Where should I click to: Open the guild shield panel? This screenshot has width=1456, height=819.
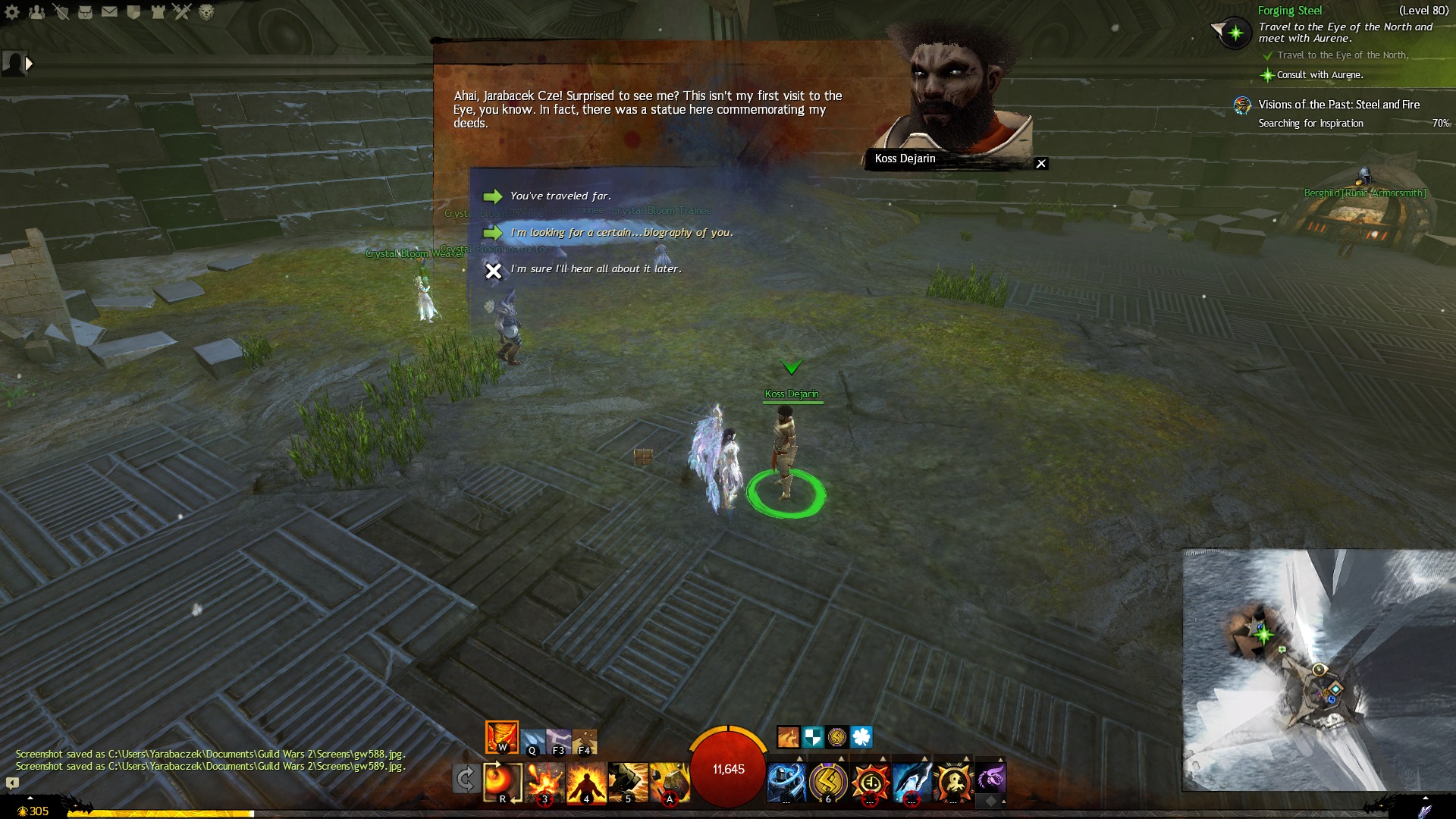point(133,12)
